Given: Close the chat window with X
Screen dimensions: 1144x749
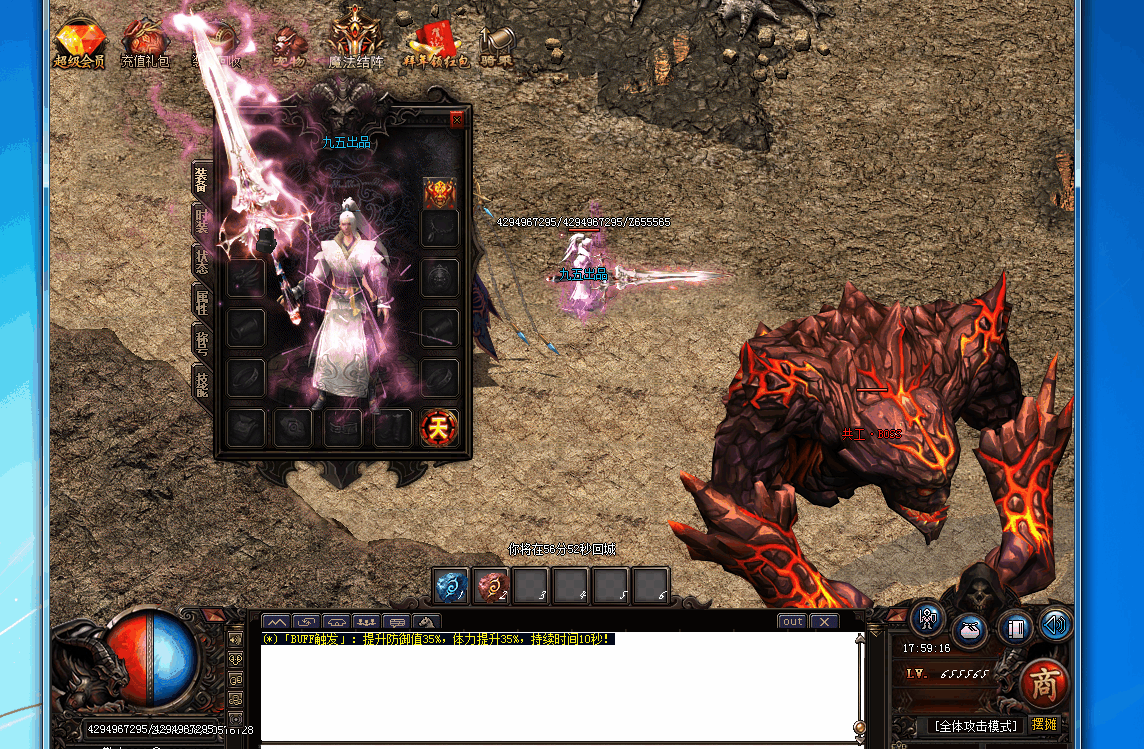Looking at the screenshot, I should [x=823, y=622].
